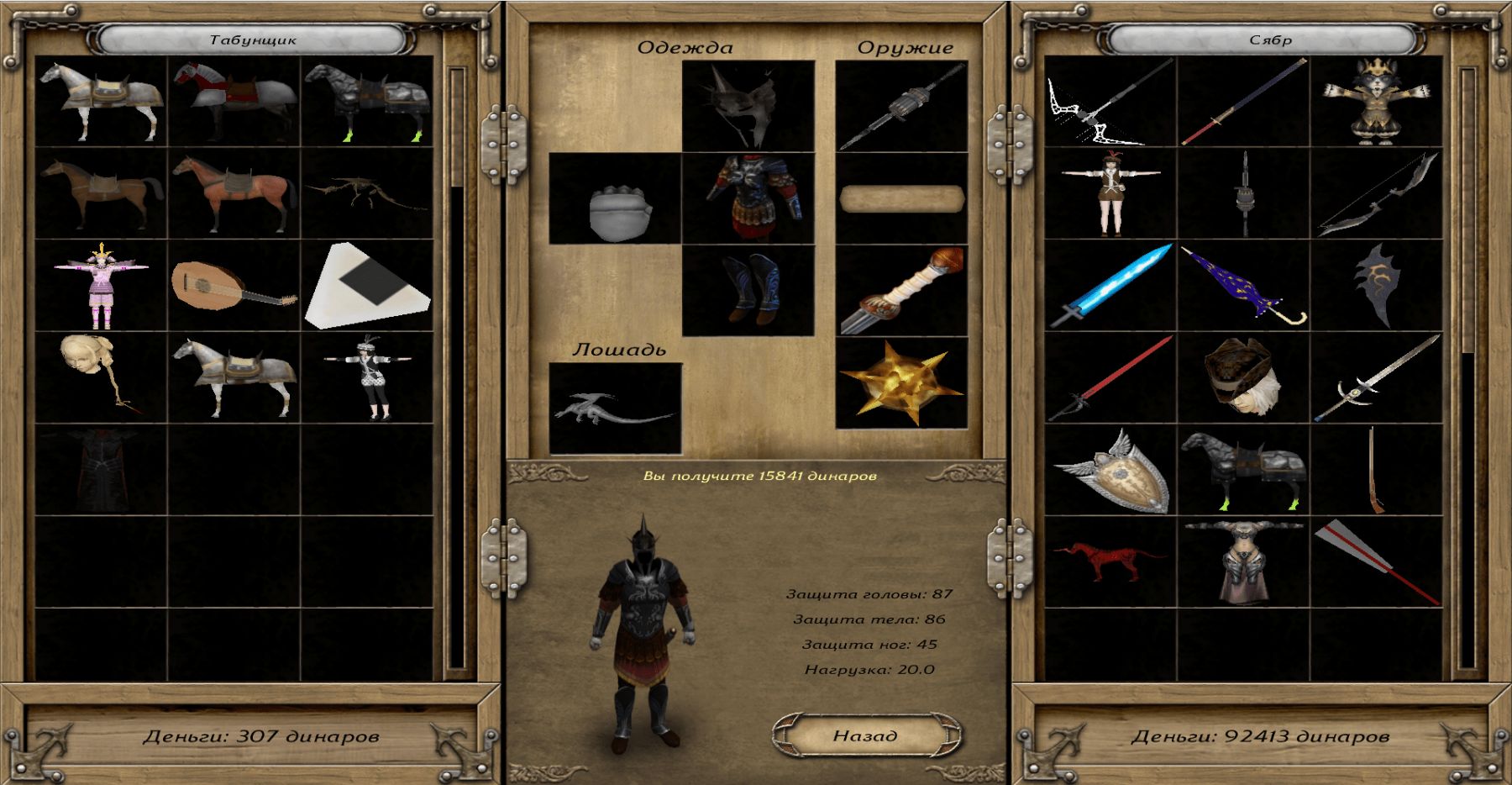The image size is (1512, 785).
Task: Pick the glowing blue sword slot
Action: [x=1110, y=286]
